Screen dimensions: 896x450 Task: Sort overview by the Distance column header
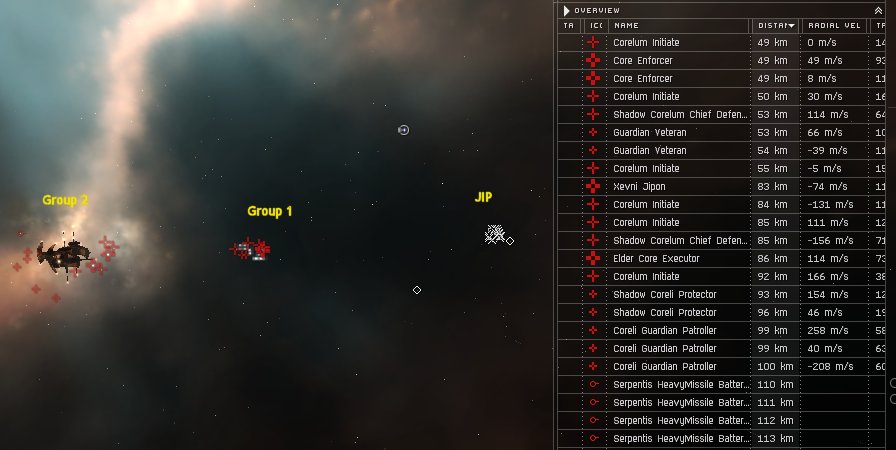[775, 25]
